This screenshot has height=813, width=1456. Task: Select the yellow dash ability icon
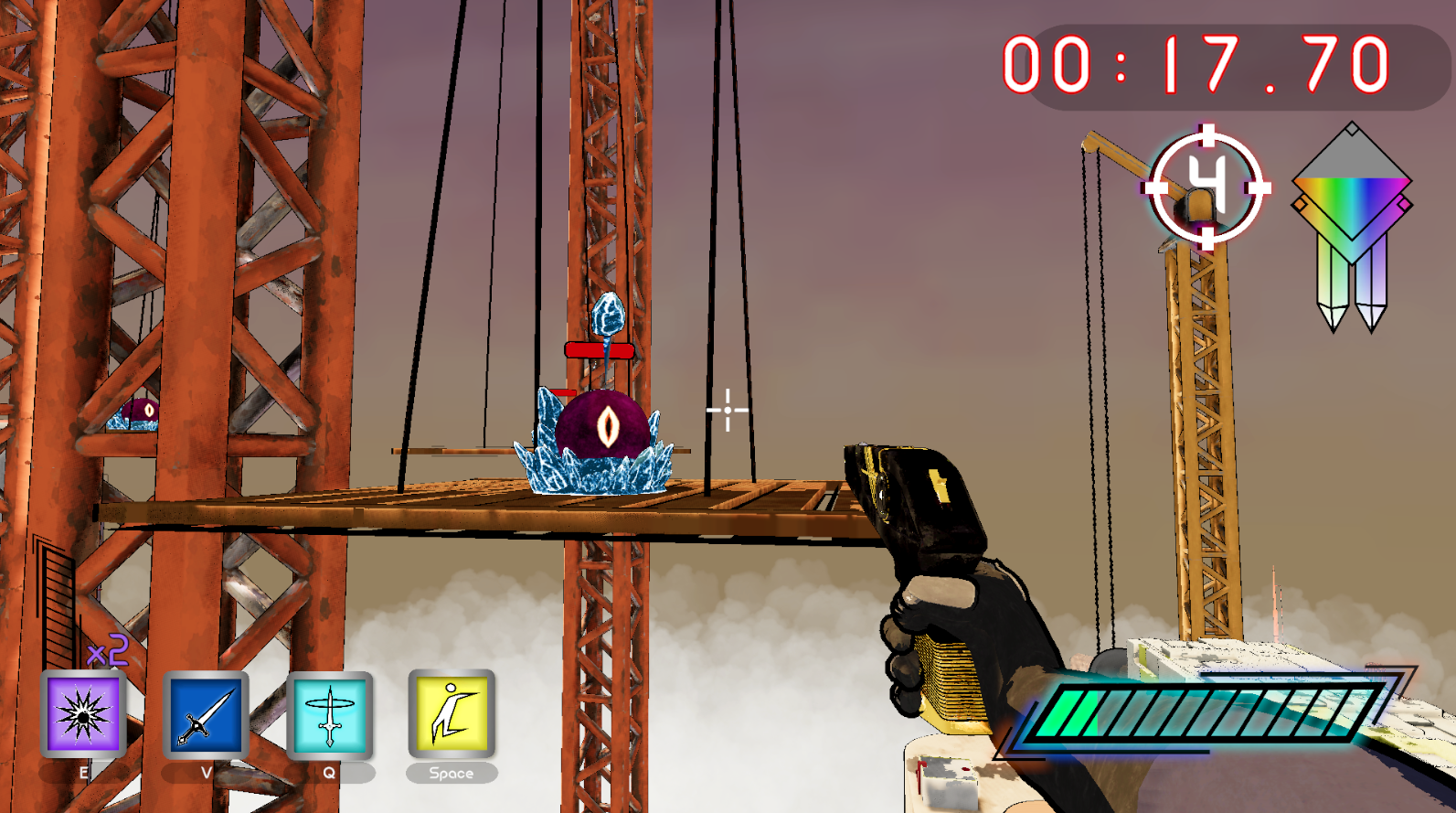[x=452, y=713]
